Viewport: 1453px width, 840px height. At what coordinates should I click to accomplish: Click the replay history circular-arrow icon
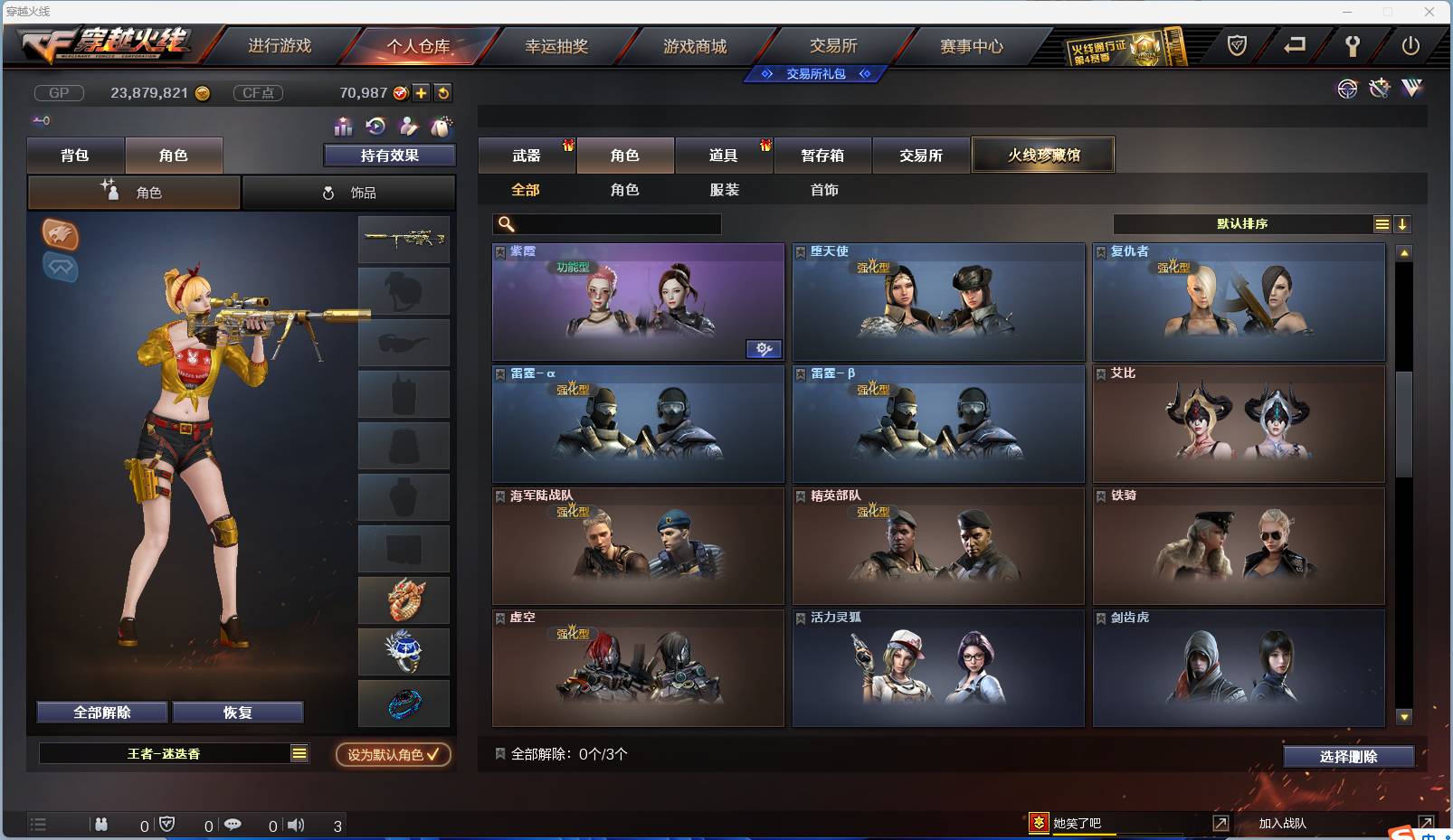(374, 127)
